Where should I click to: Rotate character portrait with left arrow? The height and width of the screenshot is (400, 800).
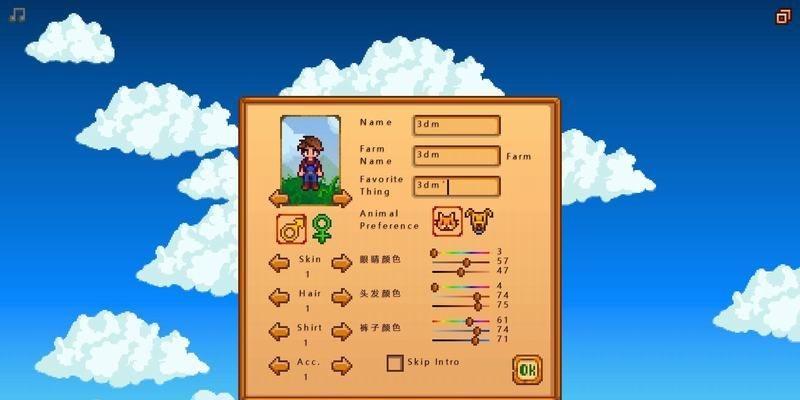point(279,198)
